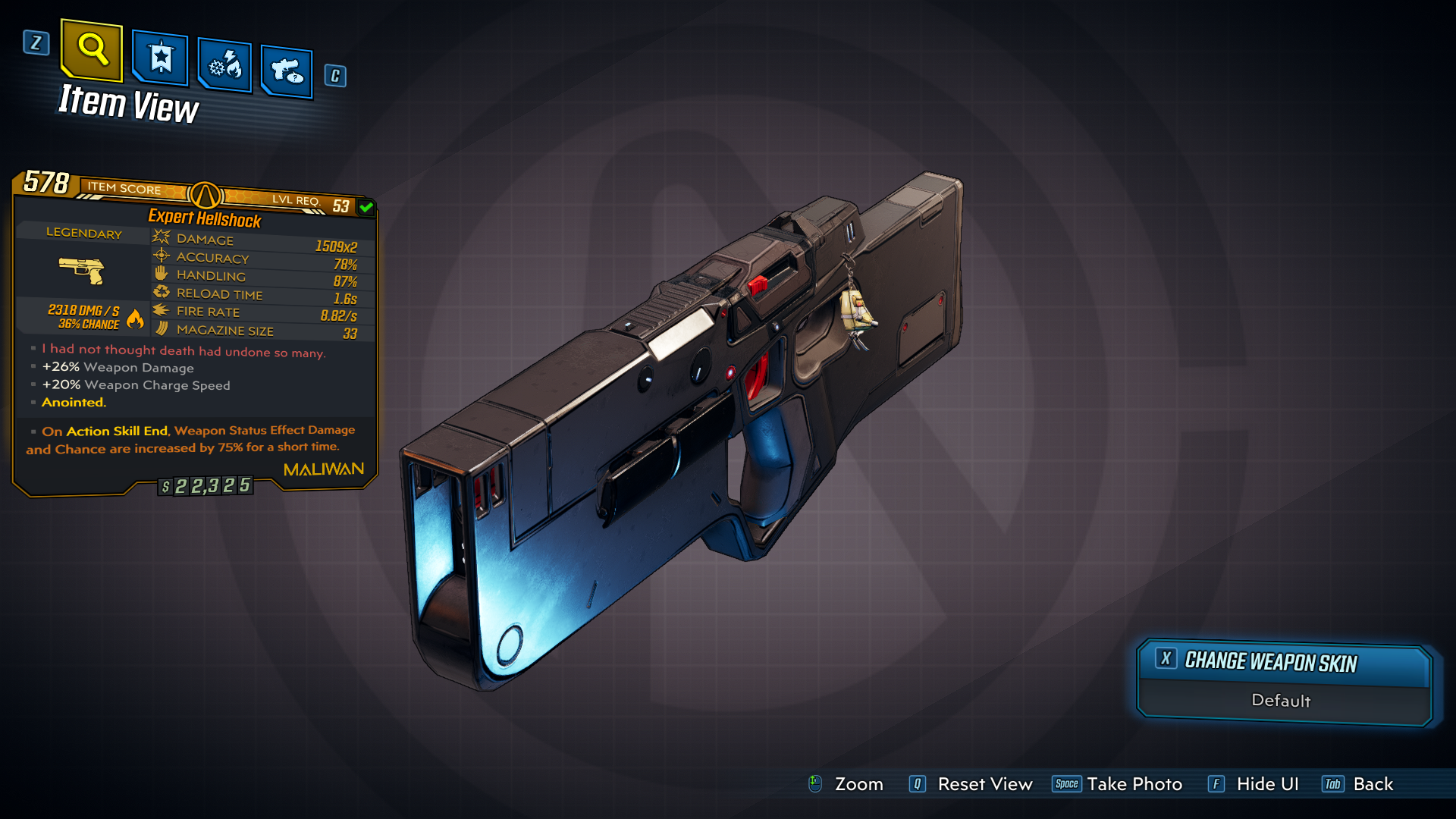The height and width of the screenshot is (819, 1456).
Task: Open the snowflake, lightning and flame tab
Action: tap(224, 66)
